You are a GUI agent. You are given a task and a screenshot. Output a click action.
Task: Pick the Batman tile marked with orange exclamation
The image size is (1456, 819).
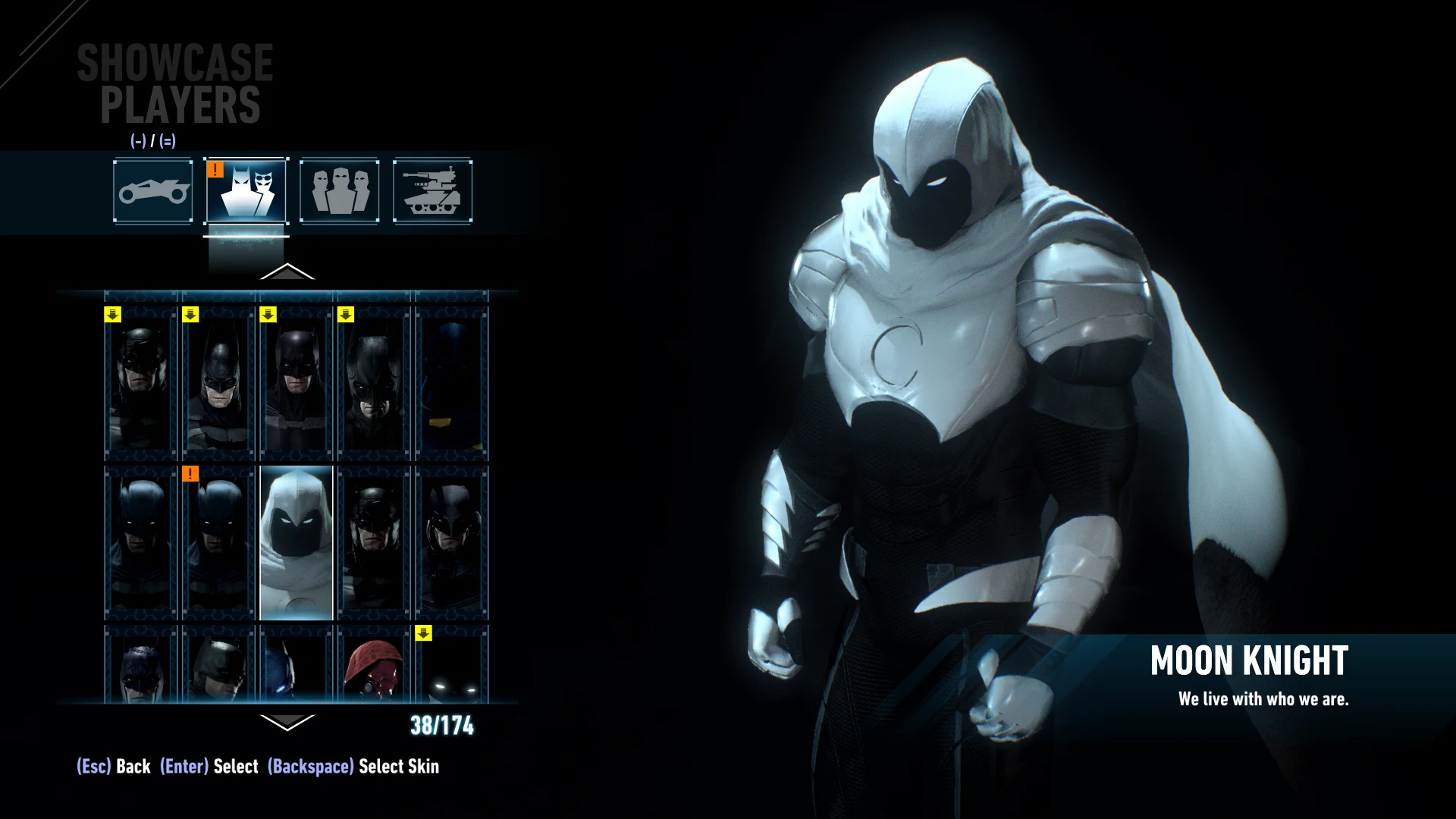tap(218, 543)
